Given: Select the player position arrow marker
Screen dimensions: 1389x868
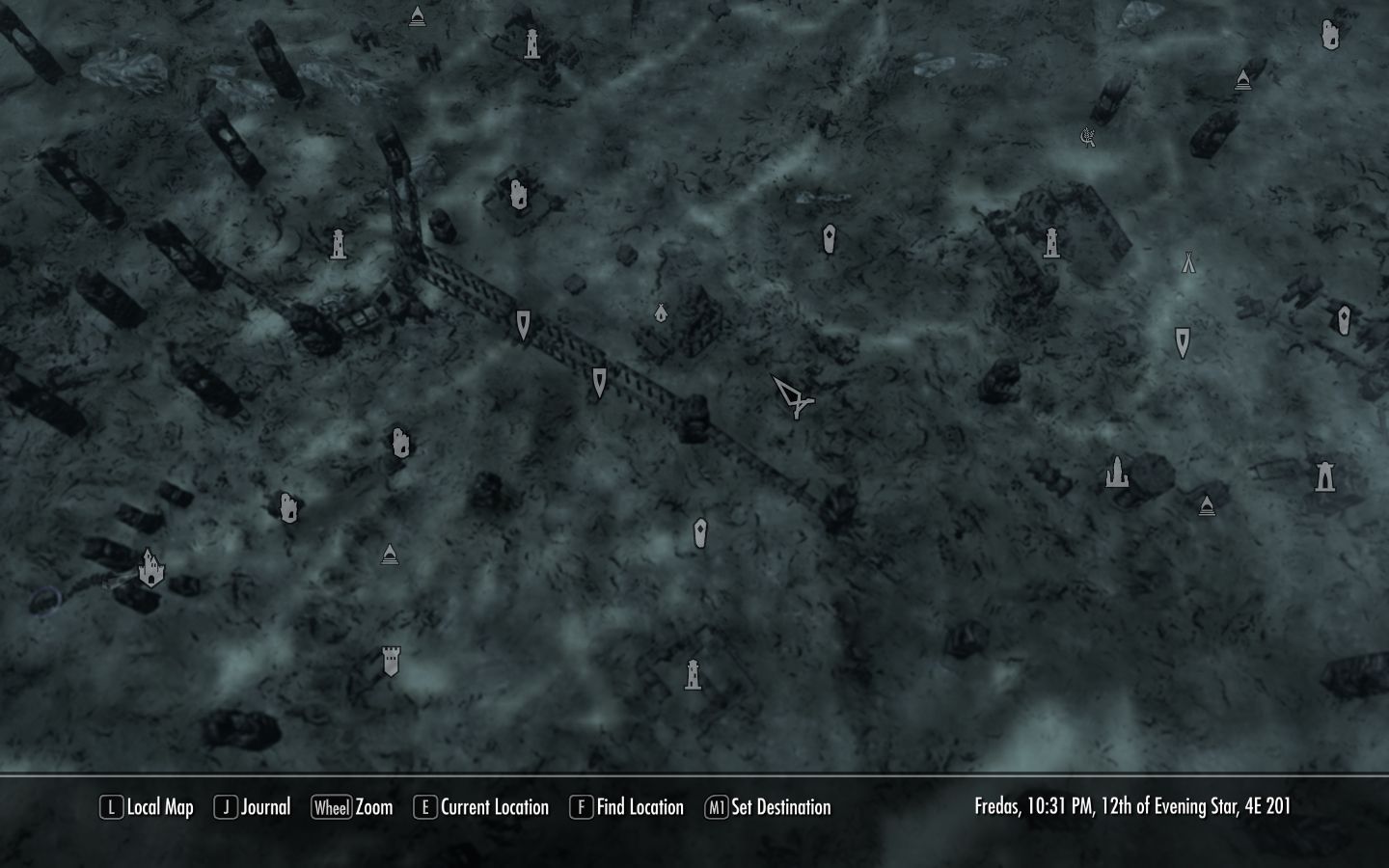Looking at the screenshot, I should [793, 397].
